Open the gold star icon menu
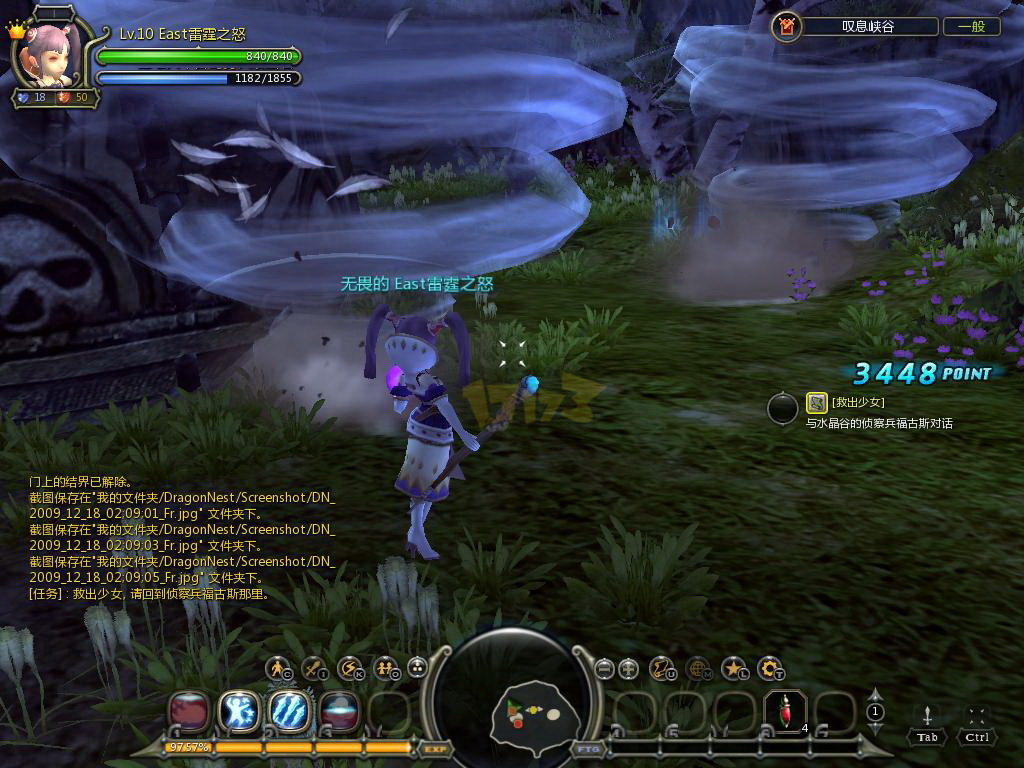1024x768 pixels. [x=735, y=668]
